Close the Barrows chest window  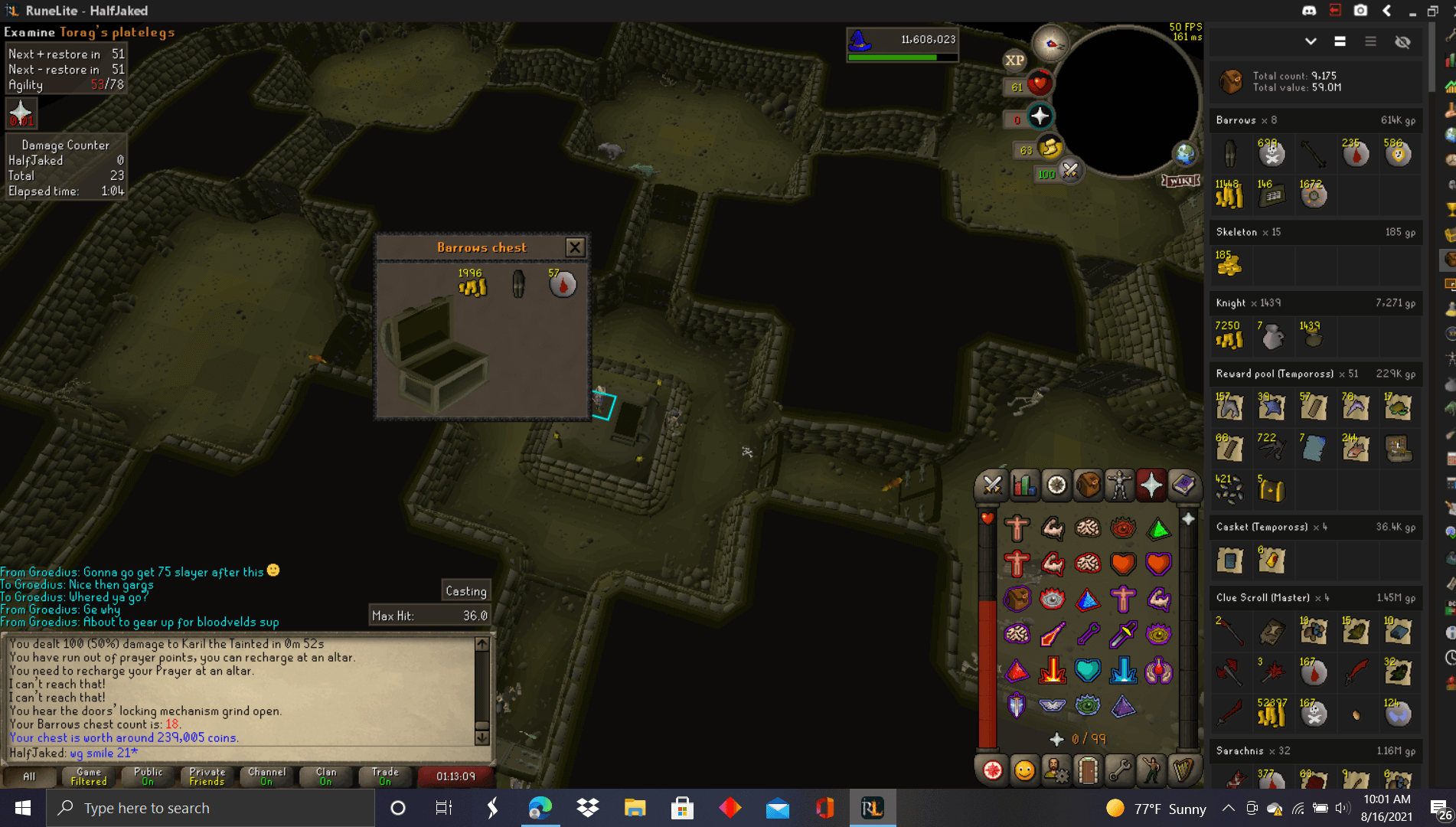tap(575, 247)
